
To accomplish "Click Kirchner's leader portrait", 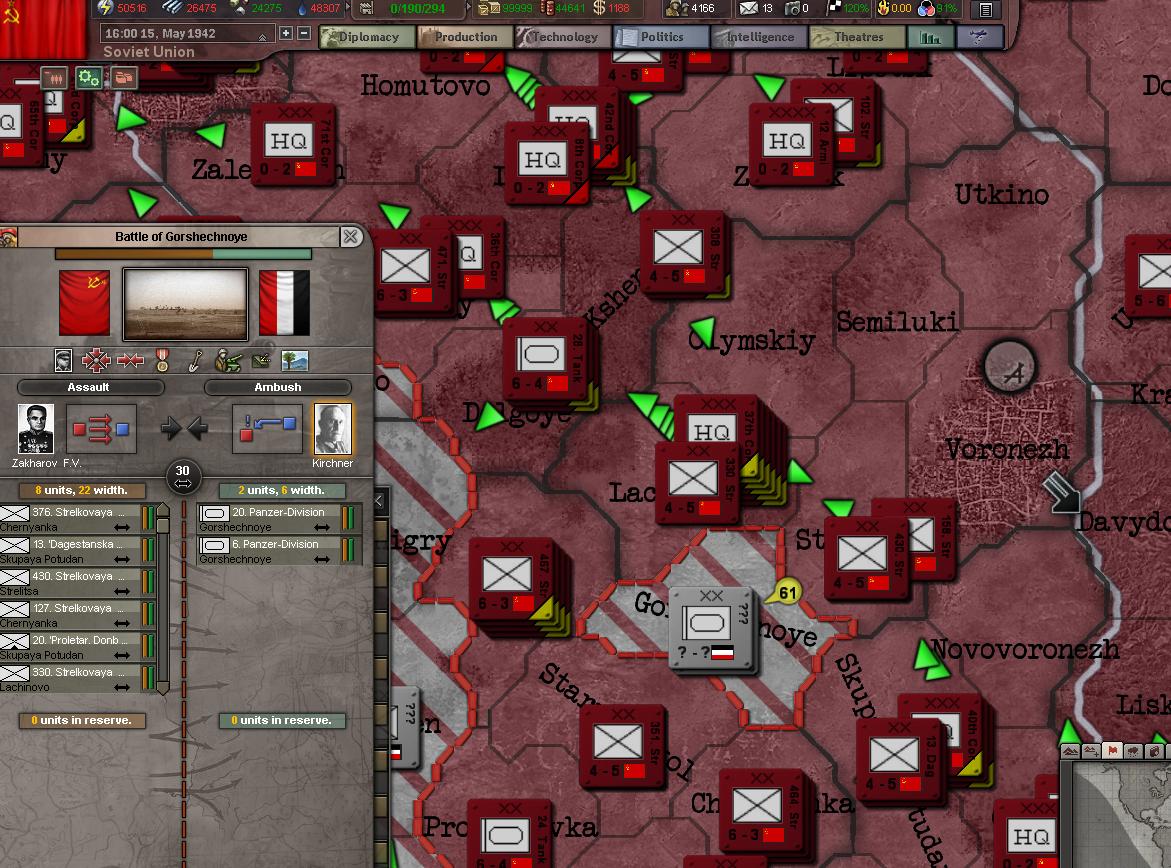I will [x=333, y=429].
